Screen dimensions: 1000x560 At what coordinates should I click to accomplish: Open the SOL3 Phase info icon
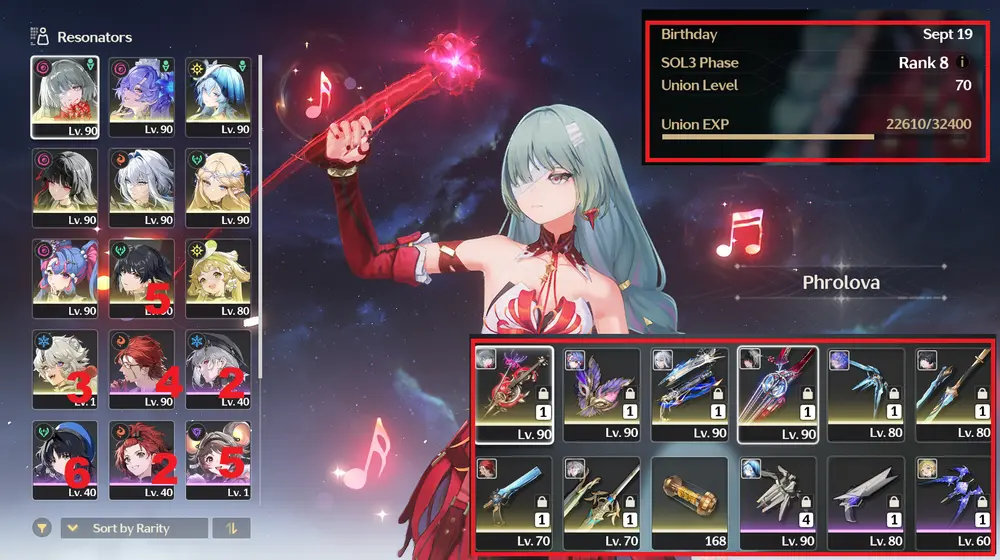pos(962,62)
